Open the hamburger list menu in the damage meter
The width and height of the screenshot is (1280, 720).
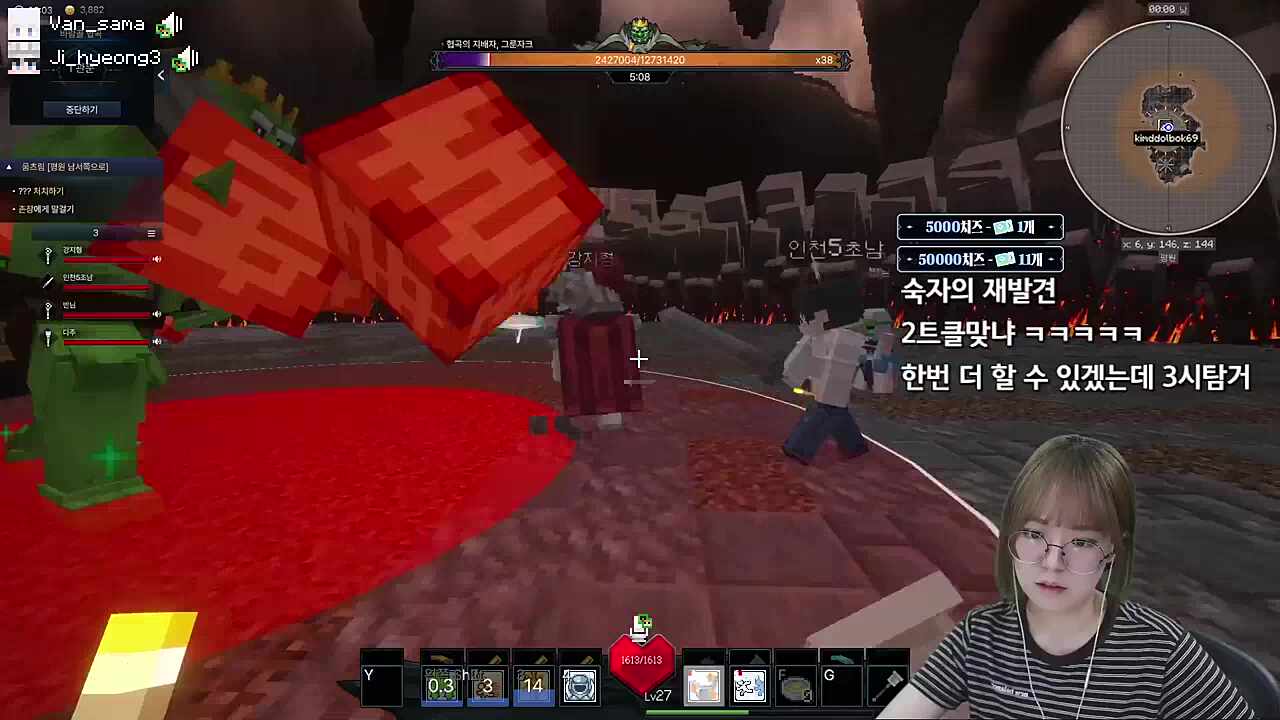(152, 233)
